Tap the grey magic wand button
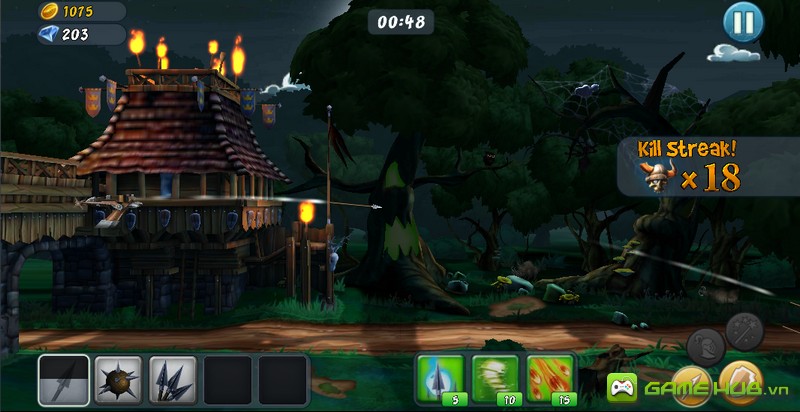Image resolution: width=800 pixels, height=412 pixels. 745,329
